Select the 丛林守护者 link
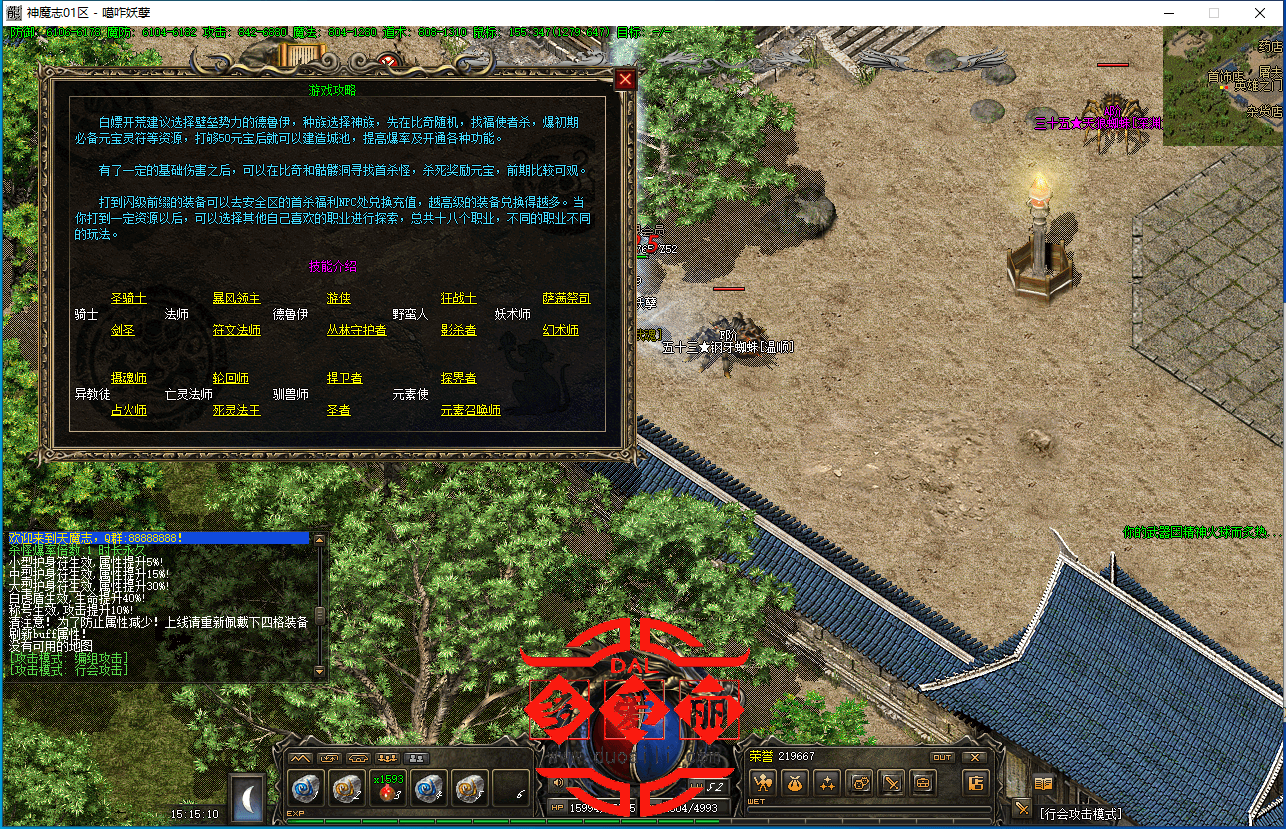The width and height of the screenshot is (1286, 829). pyautogui.click(x=356, y=330)
